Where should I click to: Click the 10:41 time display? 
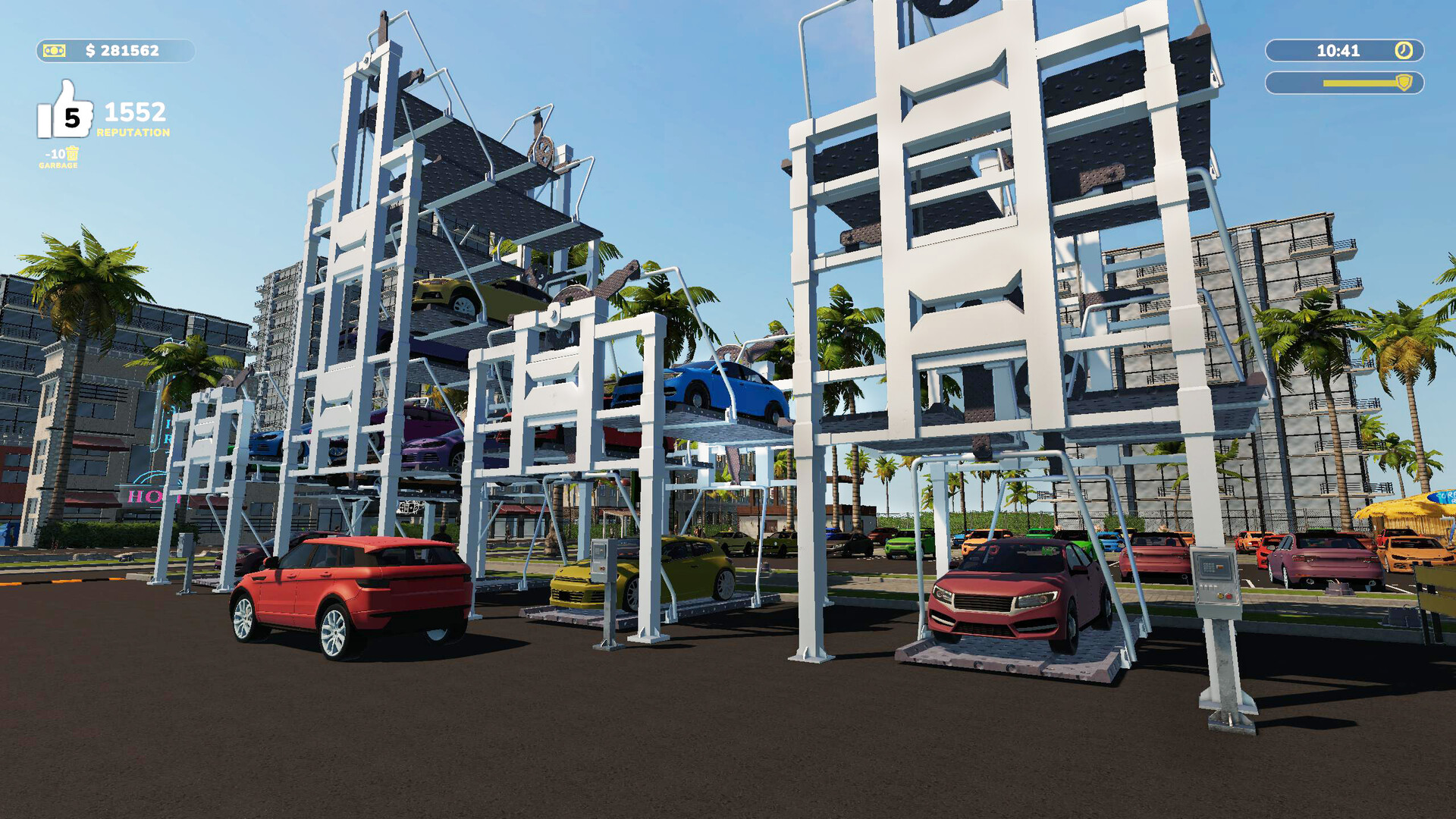1338,52
